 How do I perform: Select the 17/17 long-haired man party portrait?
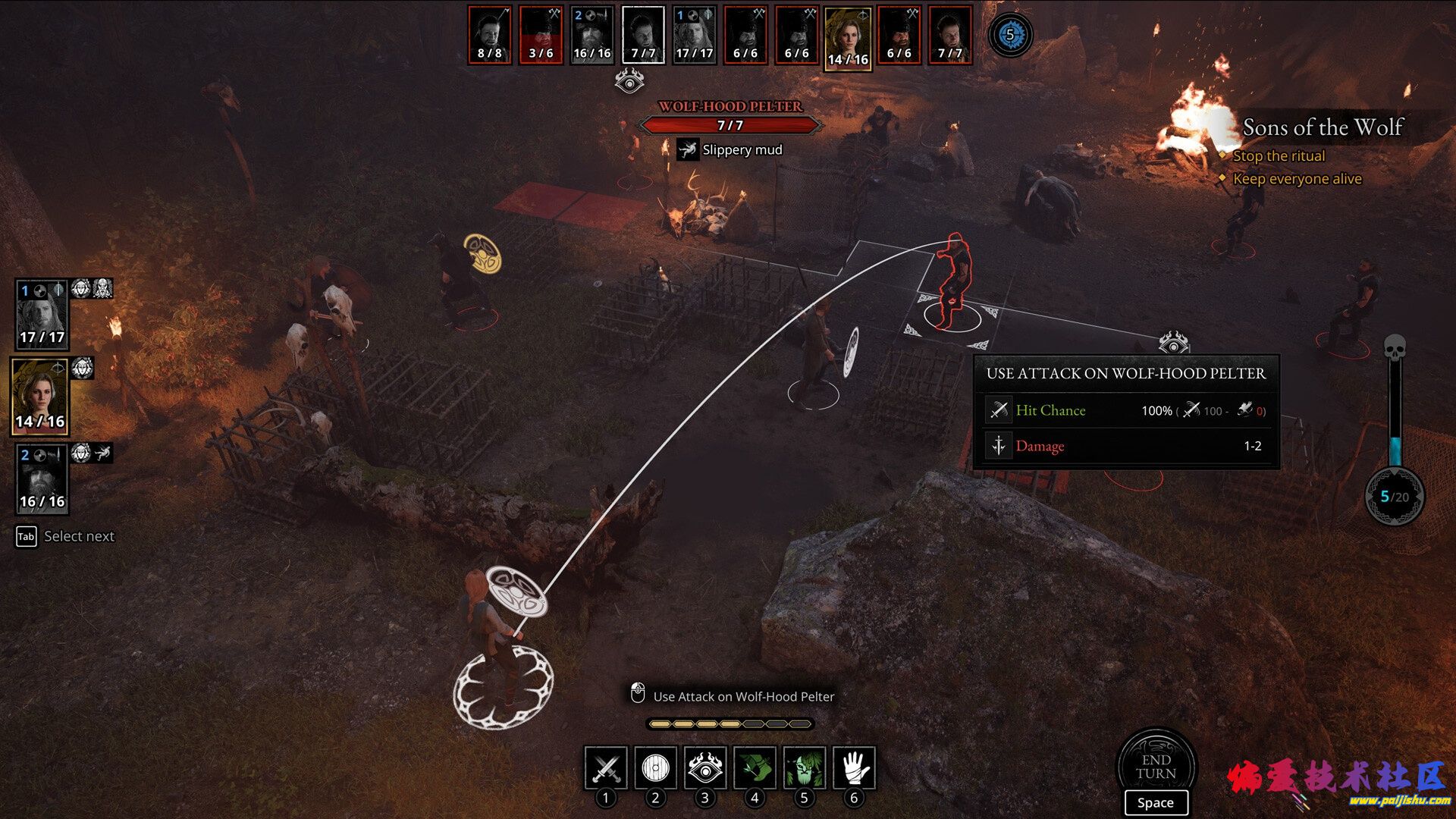click(x=42, y=314)
